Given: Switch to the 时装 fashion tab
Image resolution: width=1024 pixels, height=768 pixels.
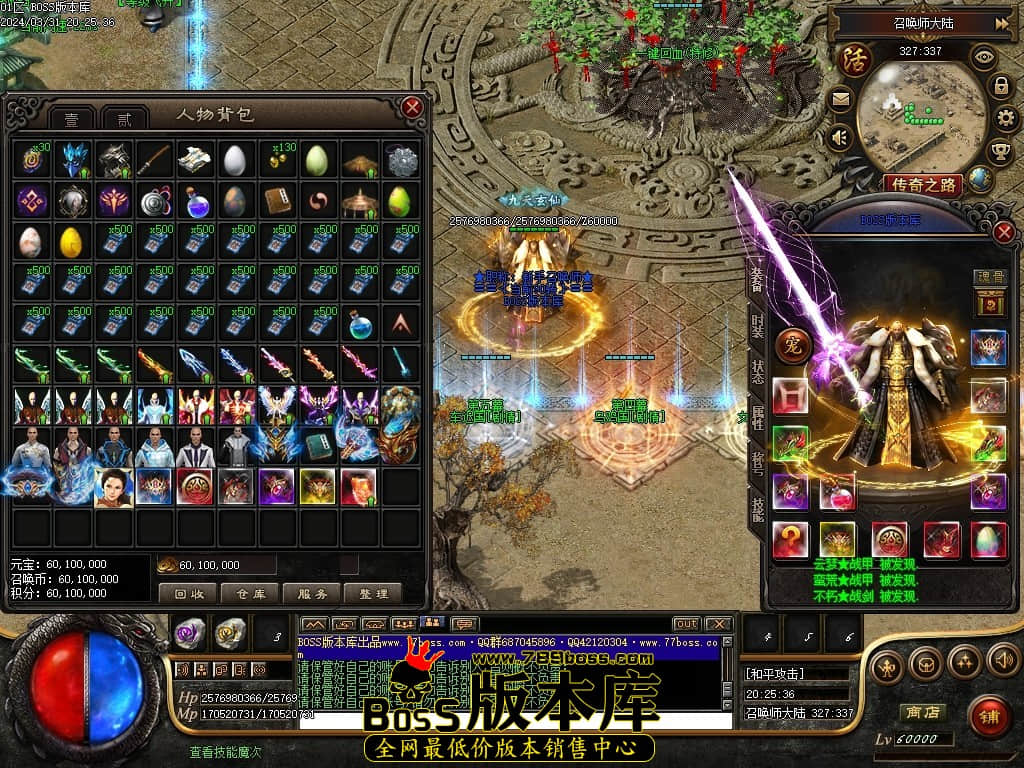Looking at the screenshot, I should click(757, 327).
